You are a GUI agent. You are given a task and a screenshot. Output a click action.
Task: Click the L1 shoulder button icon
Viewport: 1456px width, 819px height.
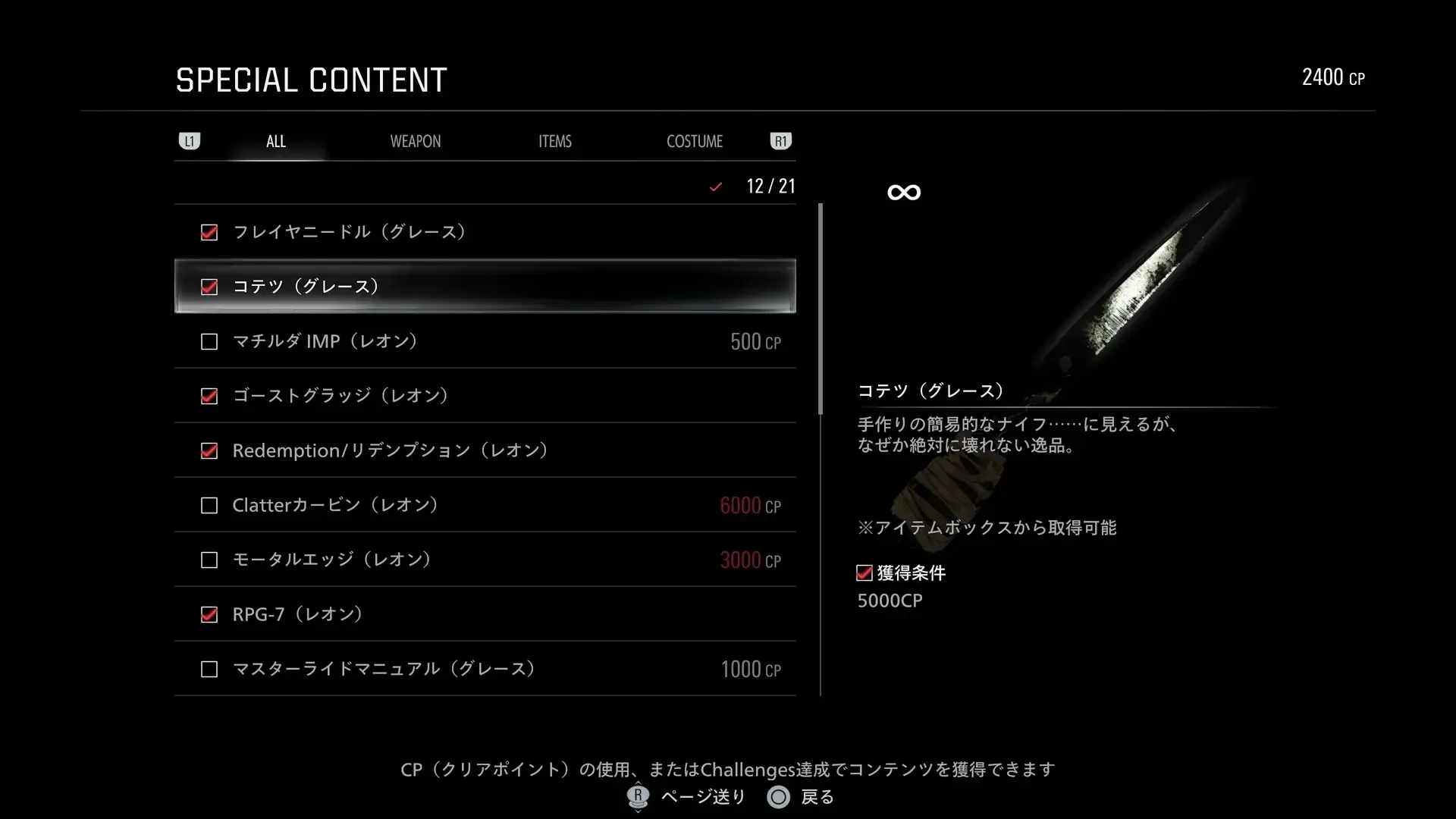[190, 140]
